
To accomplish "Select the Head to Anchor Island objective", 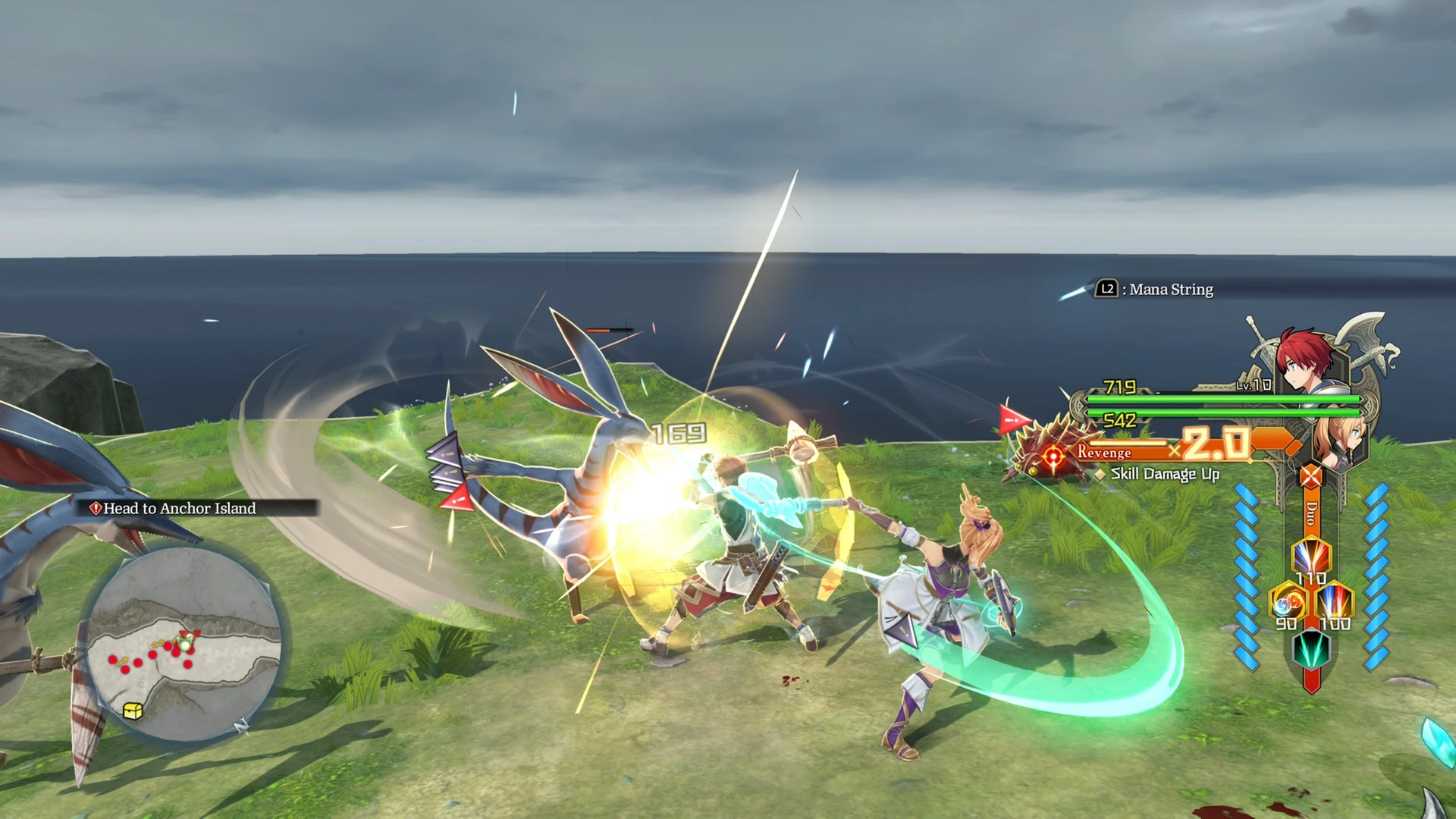I will pyautogui.click(x=179, y=508).
